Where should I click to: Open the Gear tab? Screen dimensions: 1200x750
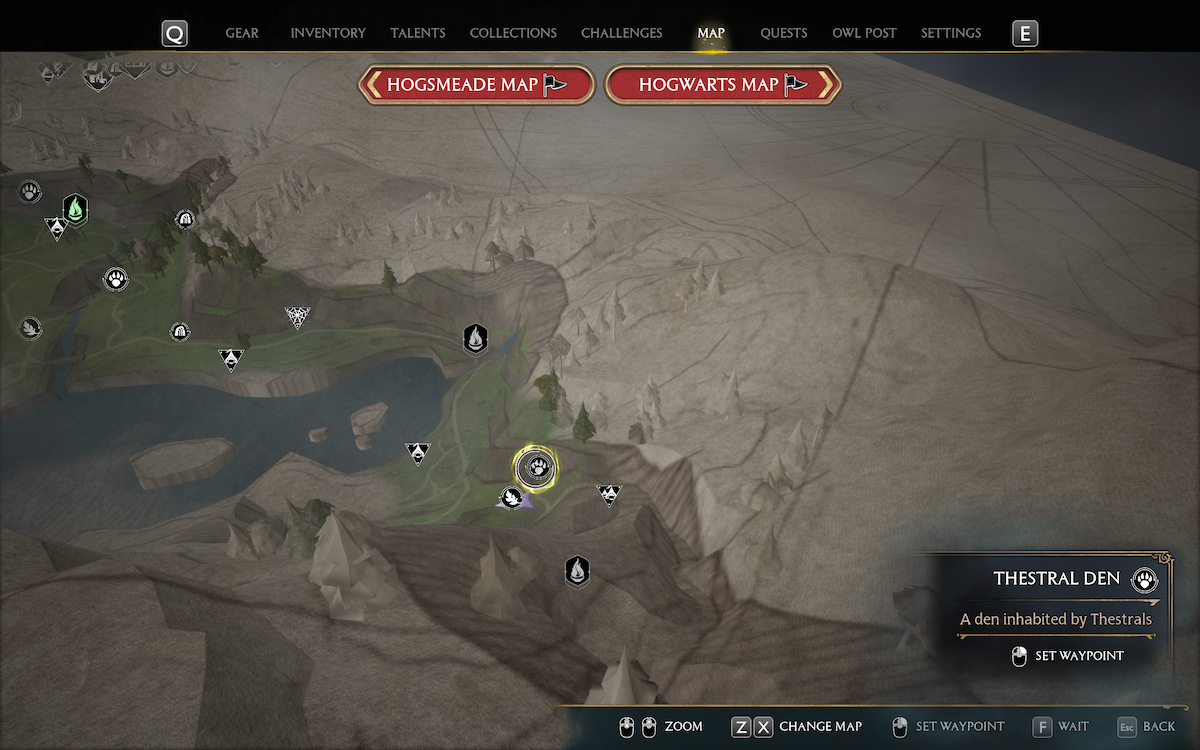point(242,33)
